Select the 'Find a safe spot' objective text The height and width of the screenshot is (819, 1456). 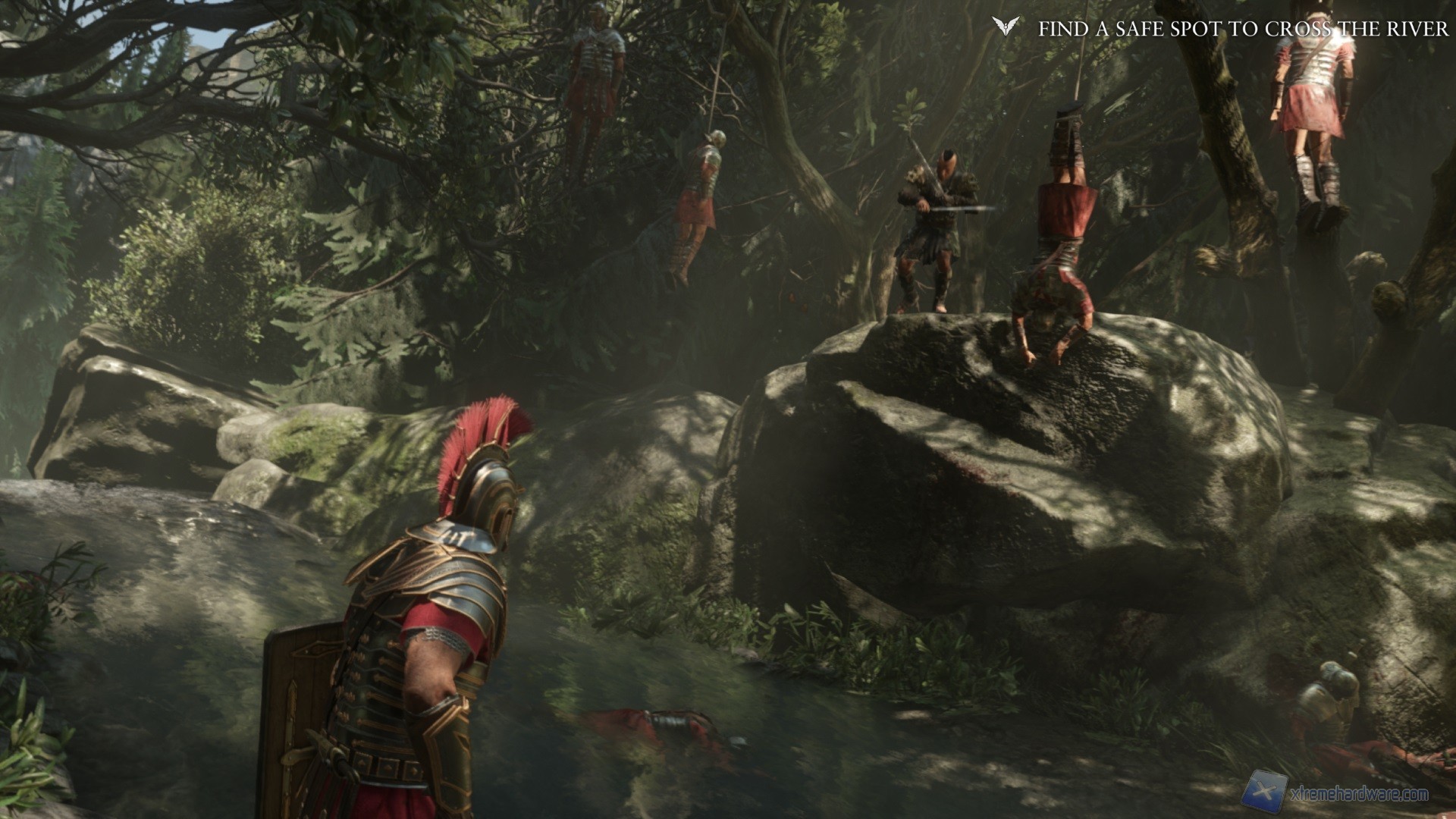coord(1243,29)
